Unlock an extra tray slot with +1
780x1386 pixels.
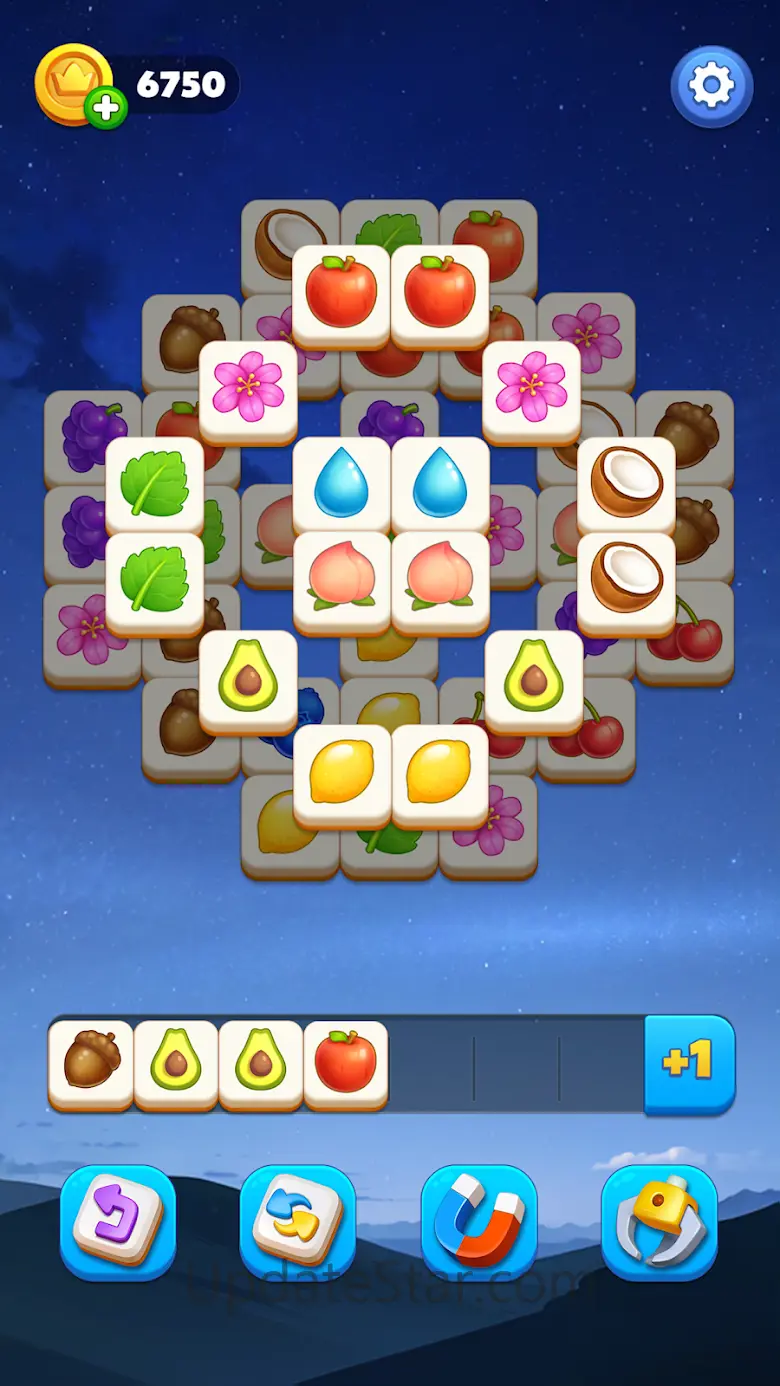(689, 1064)
